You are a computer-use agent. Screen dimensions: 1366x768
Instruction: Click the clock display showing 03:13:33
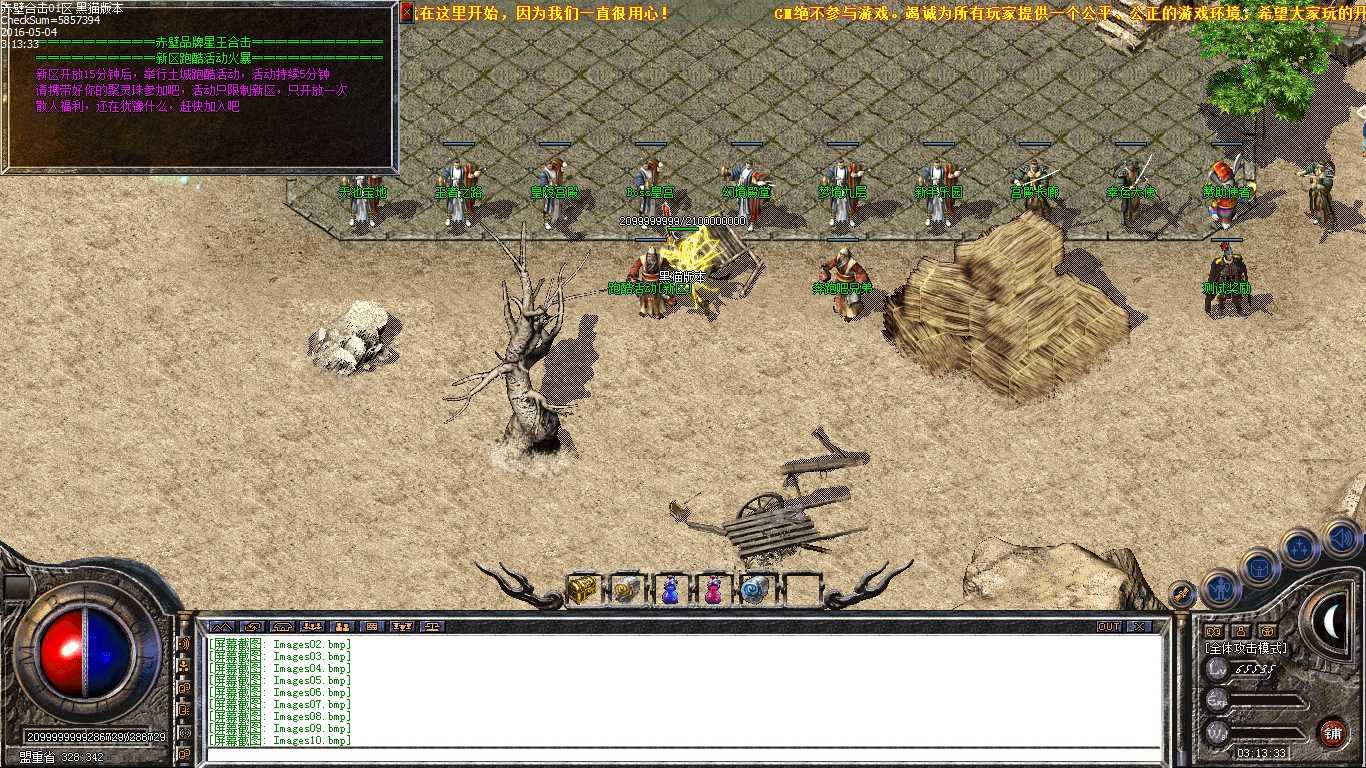click(x=1259, y=751)
